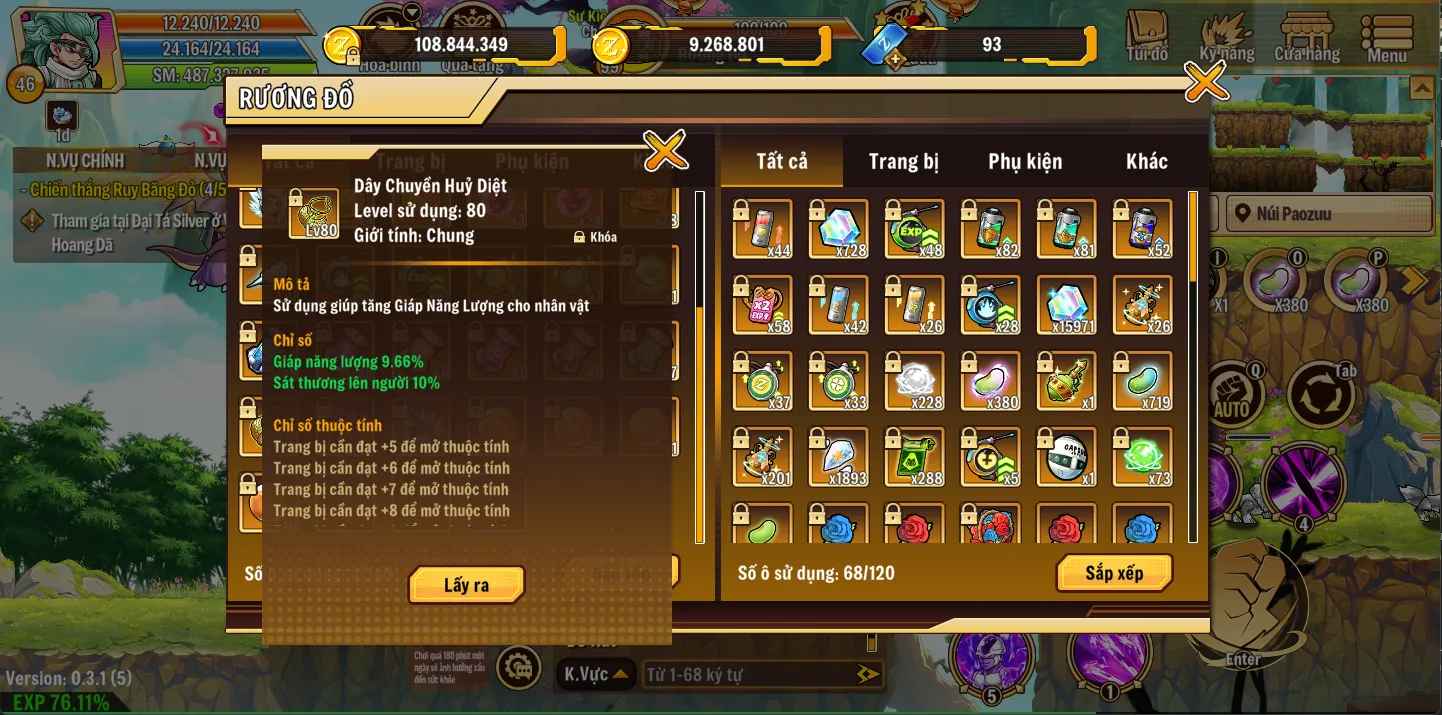The image size is (1442, 715).
Task: Select the white capsule ball item
Action: (x=1066, y=457)
